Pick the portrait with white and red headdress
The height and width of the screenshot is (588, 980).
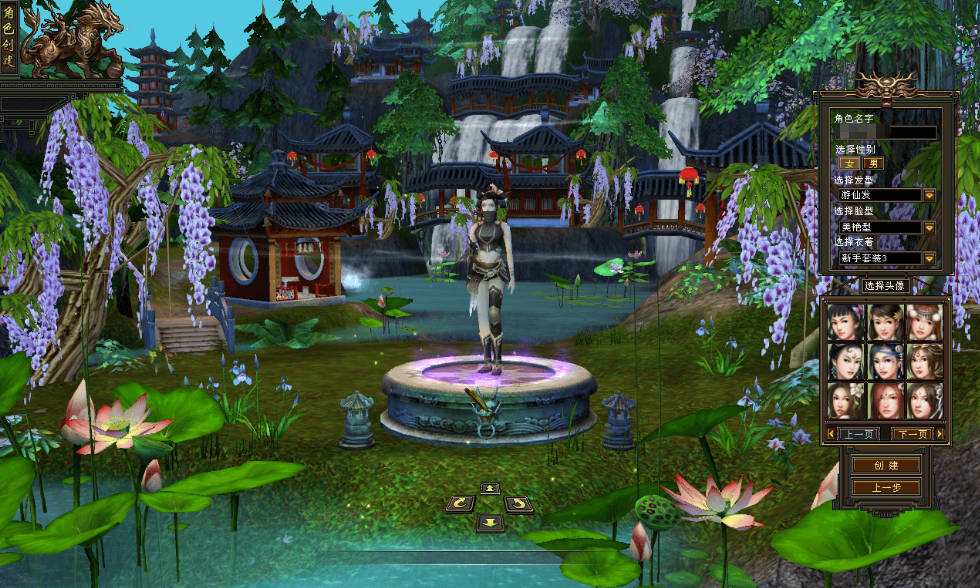(924, 322)
